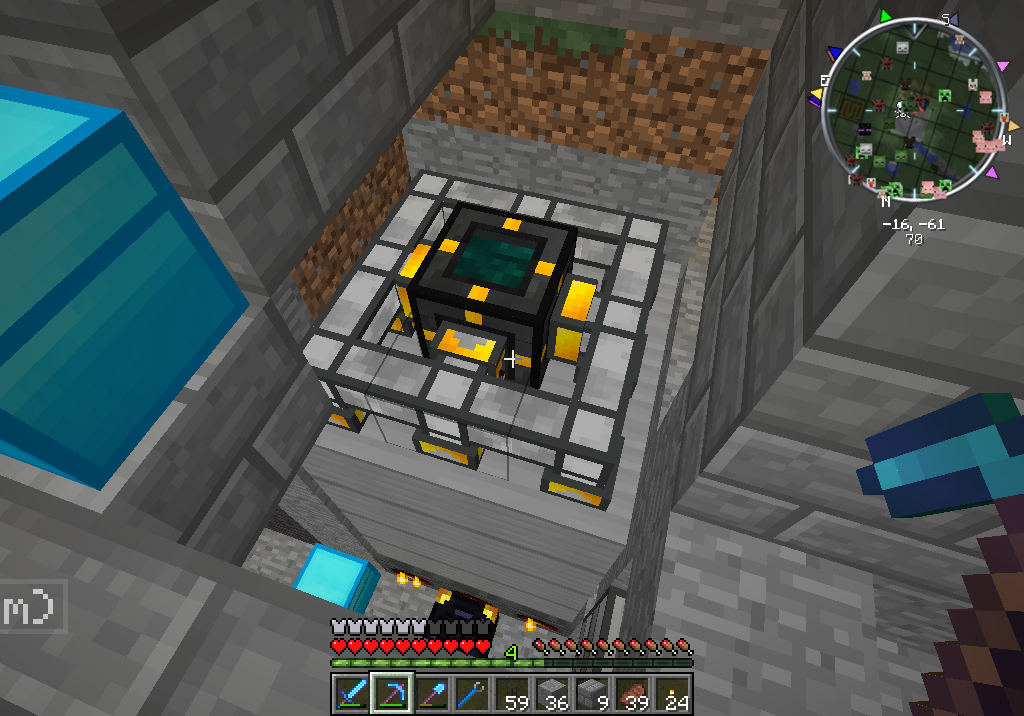The height and width of the screenshot is (716, 1024).
Task: Click the green waypoint arrow on the minimap rim
Action: (884, 17)
